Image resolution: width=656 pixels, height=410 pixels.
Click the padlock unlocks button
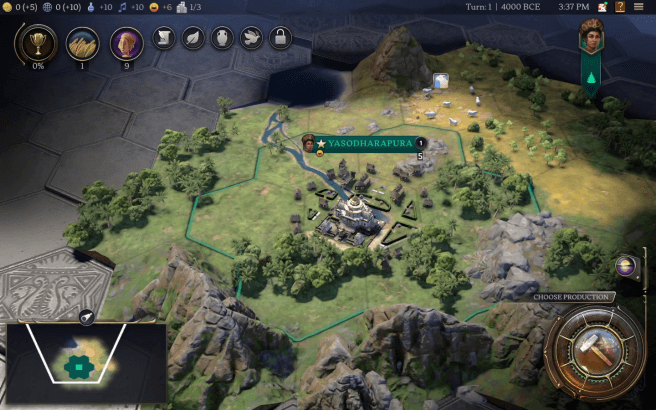click(x=281, y=39)
